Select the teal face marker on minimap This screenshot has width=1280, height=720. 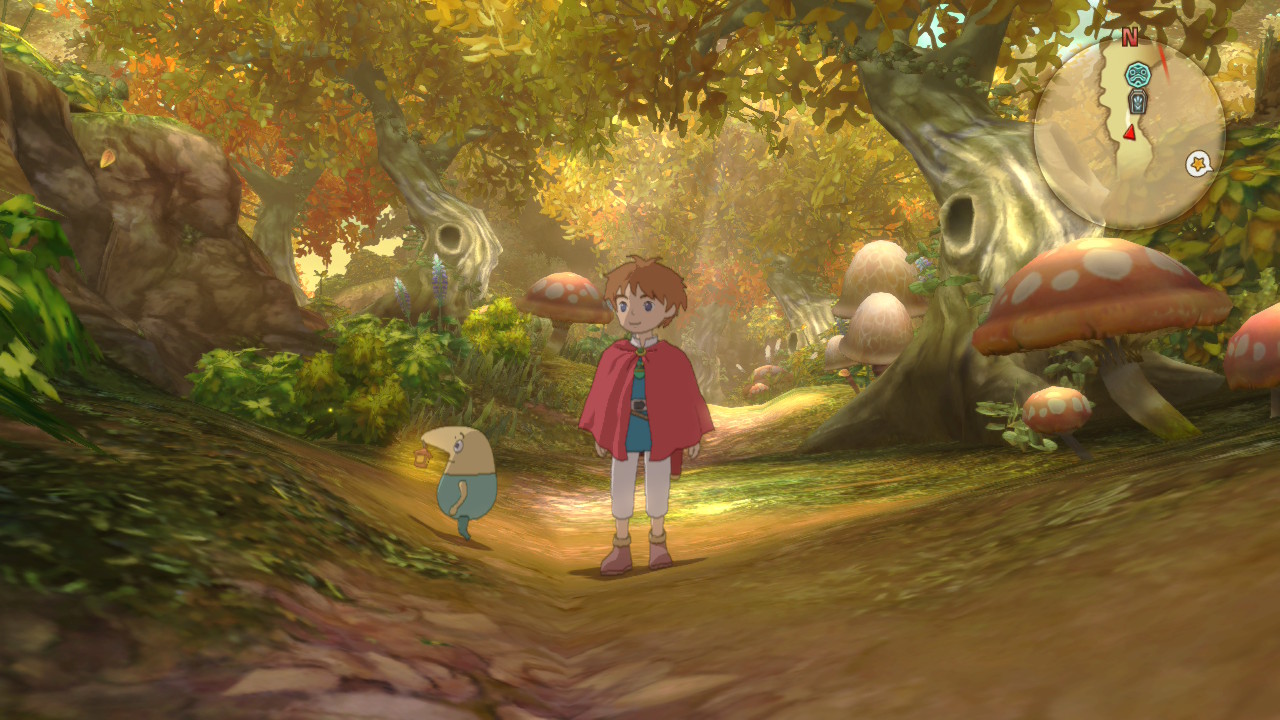click(1136, 73)
